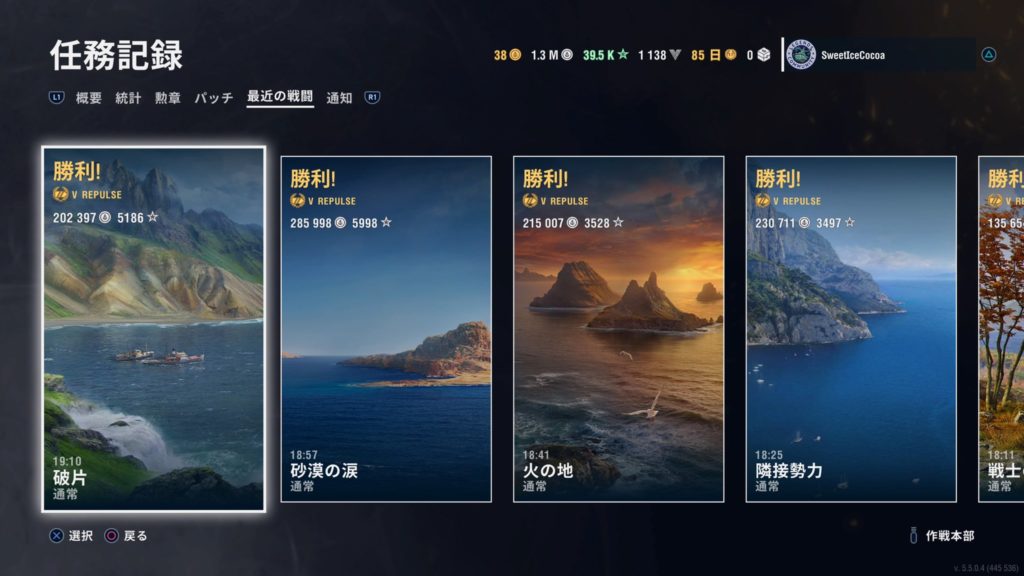View the 隣接勢力 battle result

[x=851, y=329]
